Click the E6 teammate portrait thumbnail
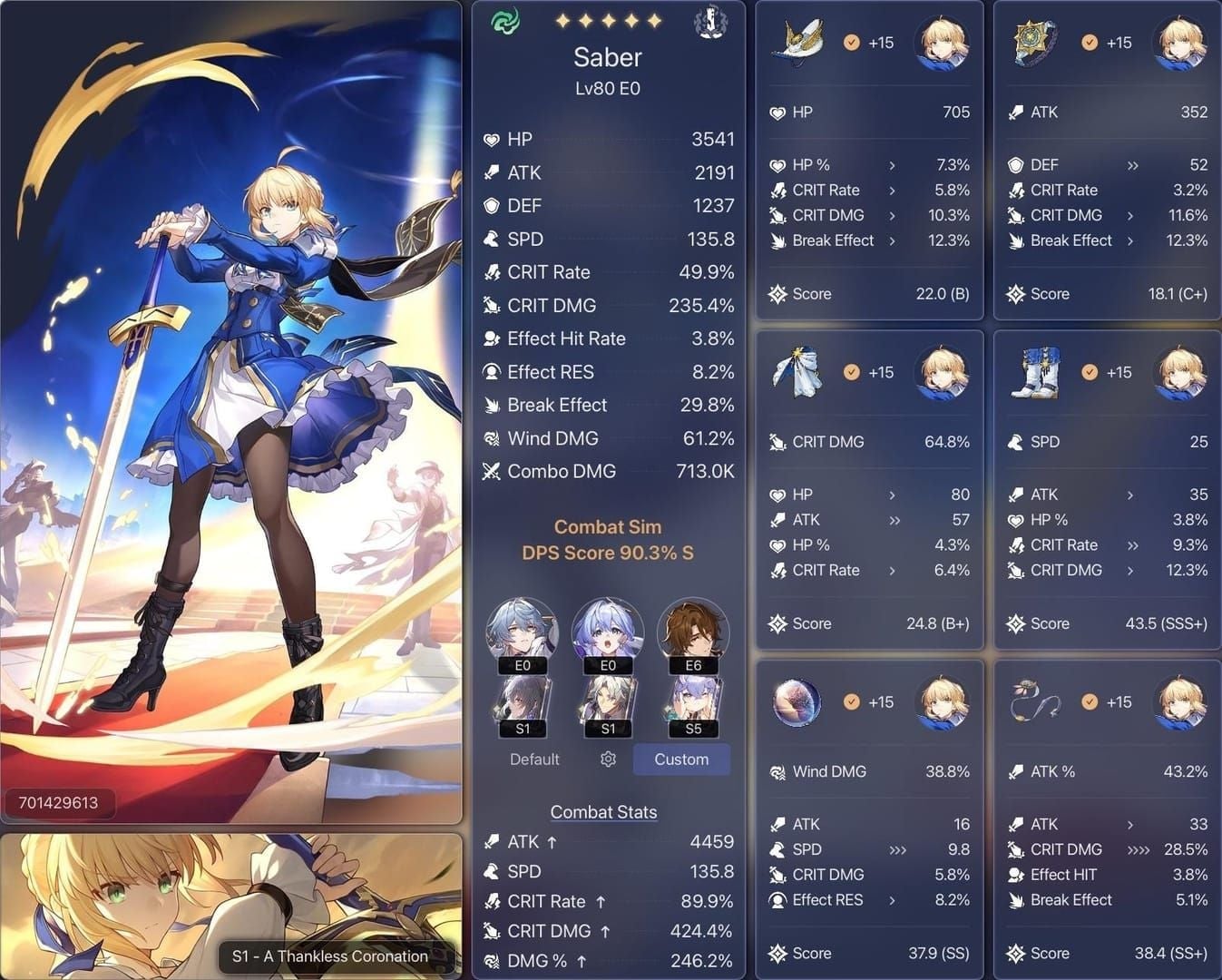 pyautogui.click(x=693, y=632)
